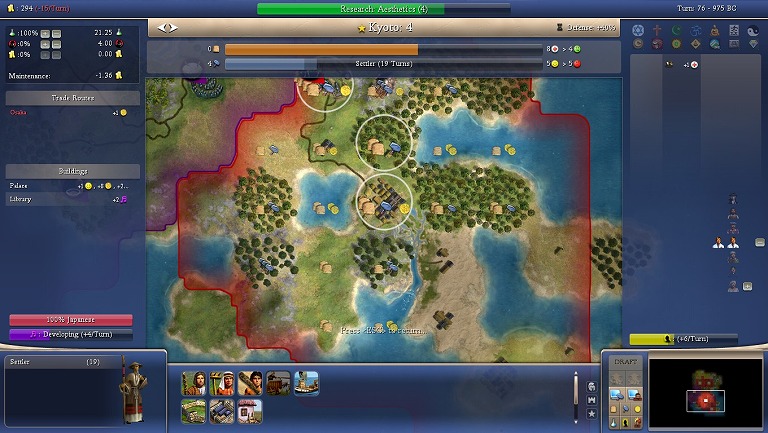
Task: Choose the work boat build icon
Action: (x=306, y=383)
